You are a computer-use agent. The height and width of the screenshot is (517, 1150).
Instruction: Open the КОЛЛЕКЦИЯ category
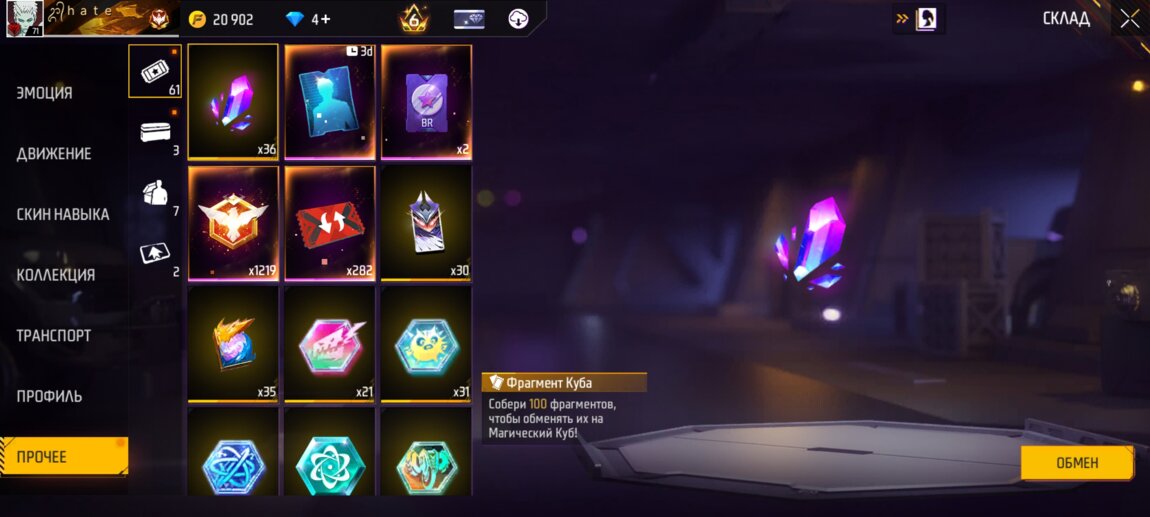(x=56, y=275)
